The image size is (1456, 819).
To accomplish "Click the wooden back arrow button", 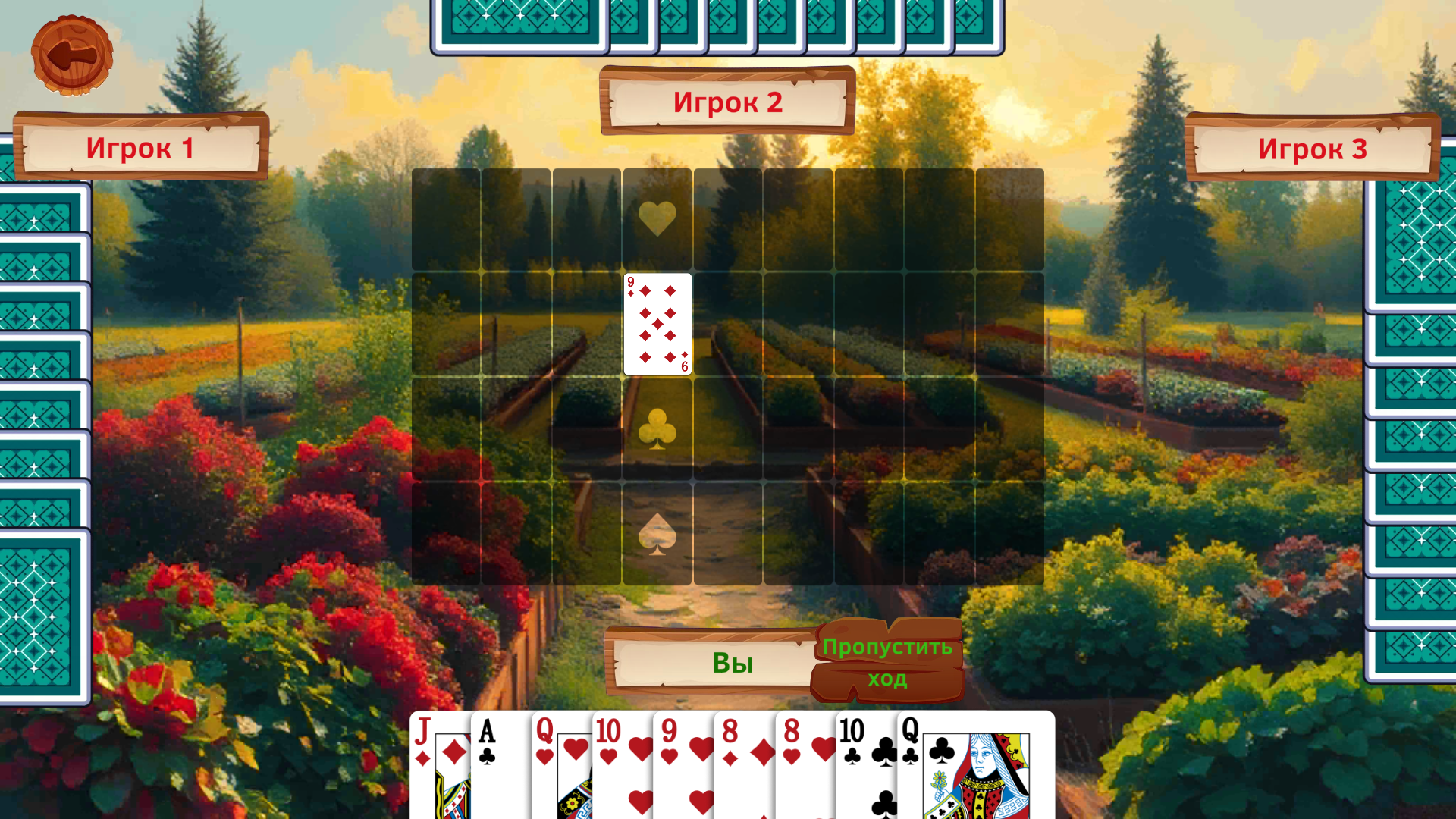I will coord(72,55).
